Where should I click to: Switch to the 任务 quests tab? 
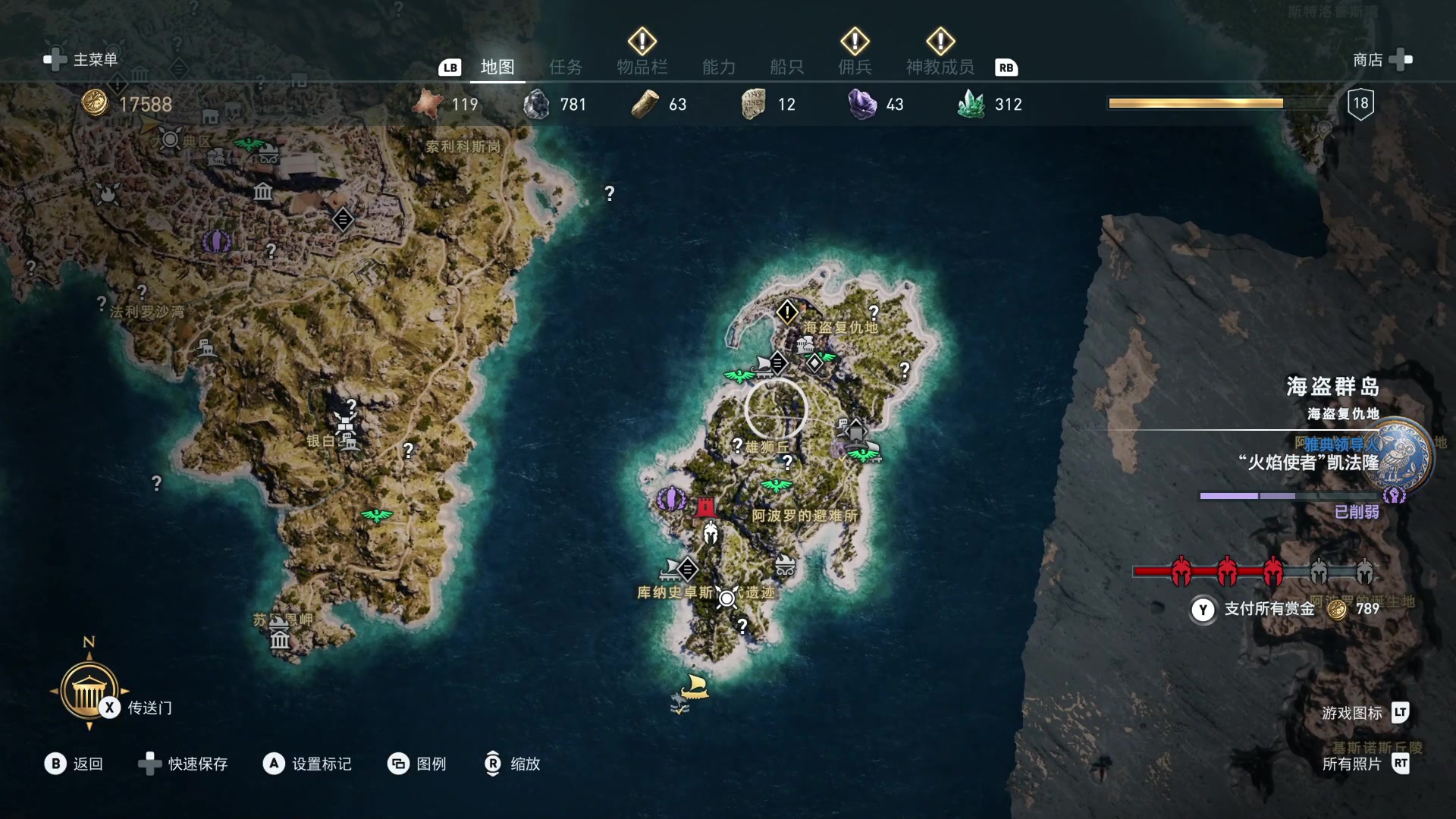tap(565, 67)
